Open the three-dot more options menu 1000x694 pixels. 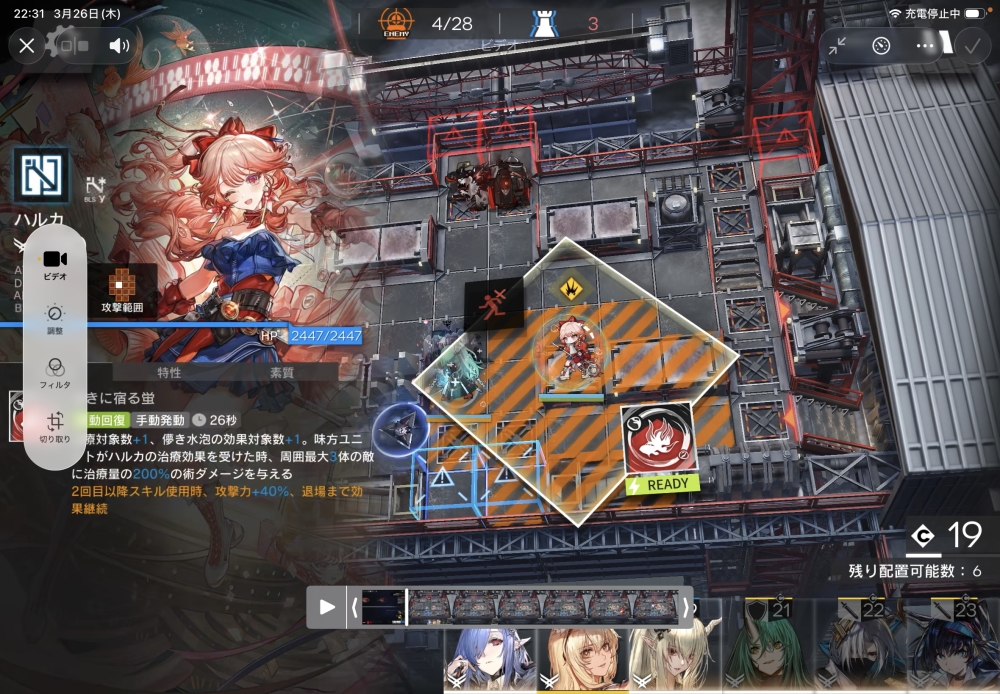[926, 45]
